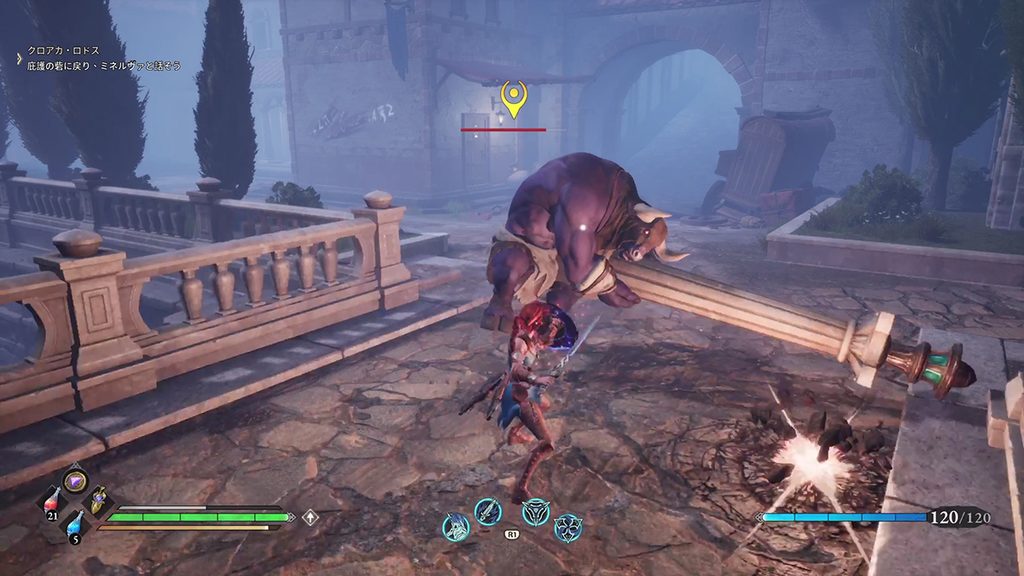Click the white up-arrow diamond icon
The width and height of the screenshot is (1024, 576).
click(x=311, y=517)
